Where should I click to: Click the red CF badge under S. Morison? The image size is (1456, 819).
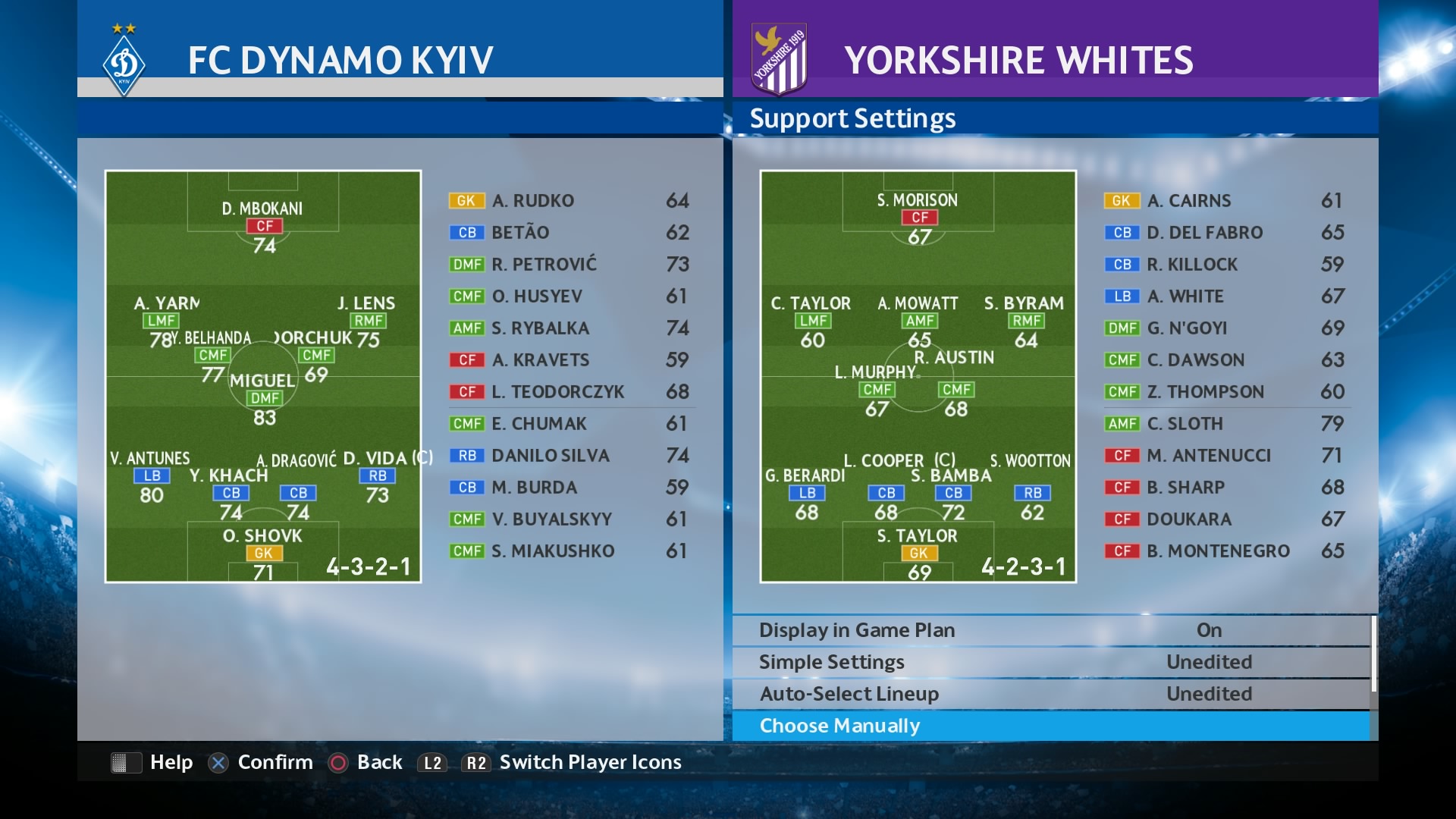coord(919,218)
